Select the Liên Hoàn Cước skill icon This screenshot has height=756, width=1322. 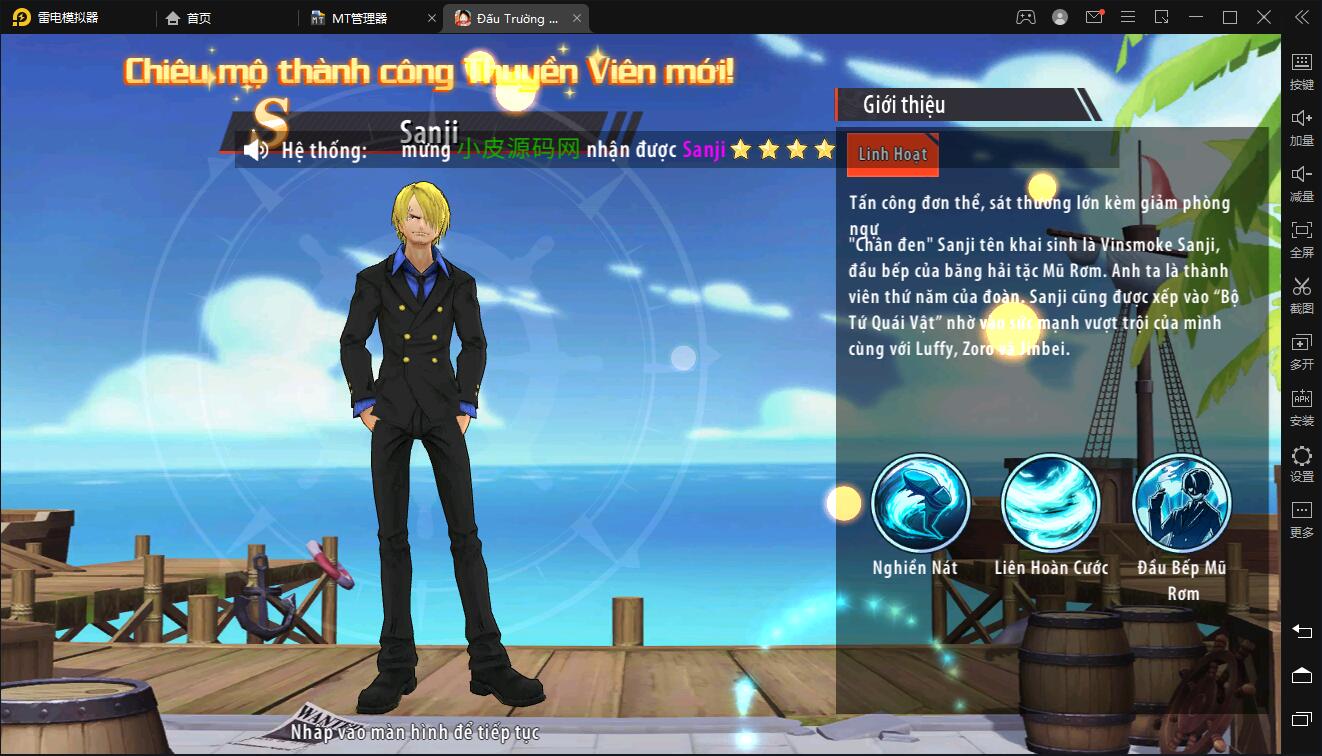(1051, 503)
